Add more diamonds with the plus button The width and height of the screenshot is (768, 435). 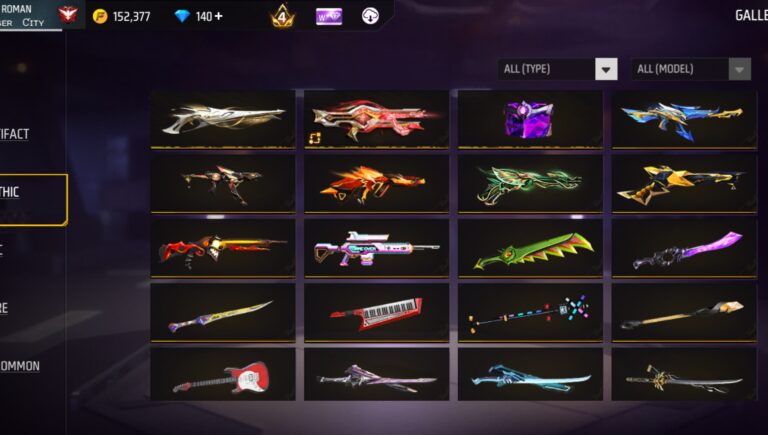[218, 16]
